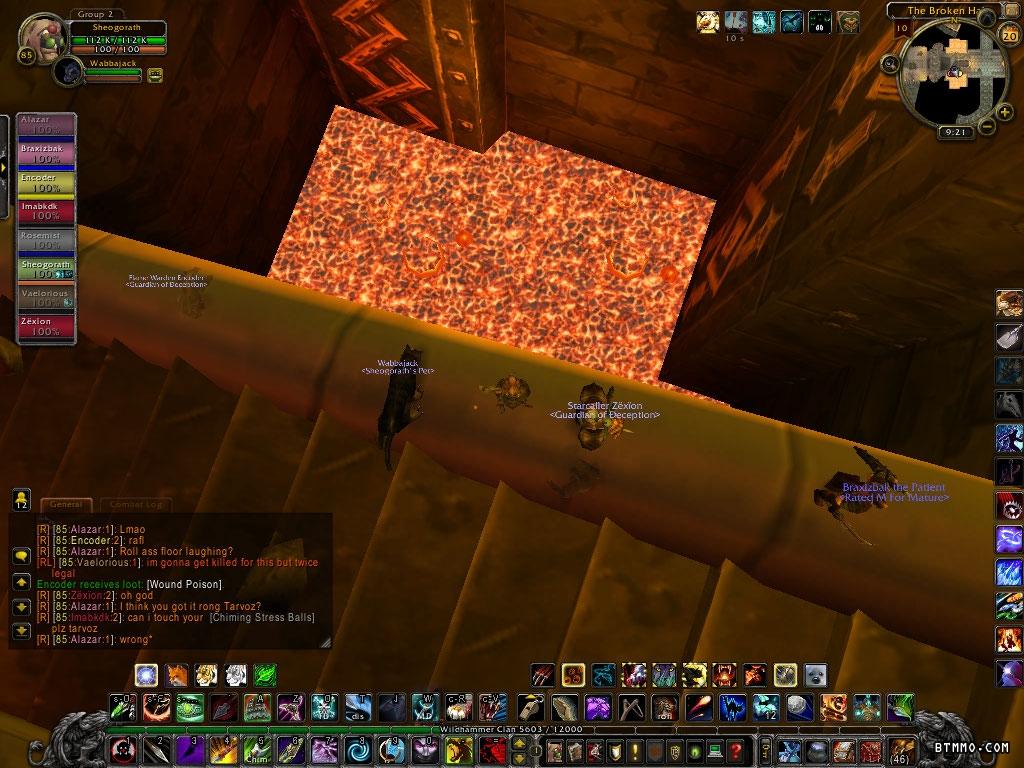Target Braxizbak from the raid list

(x=47, y=154)
